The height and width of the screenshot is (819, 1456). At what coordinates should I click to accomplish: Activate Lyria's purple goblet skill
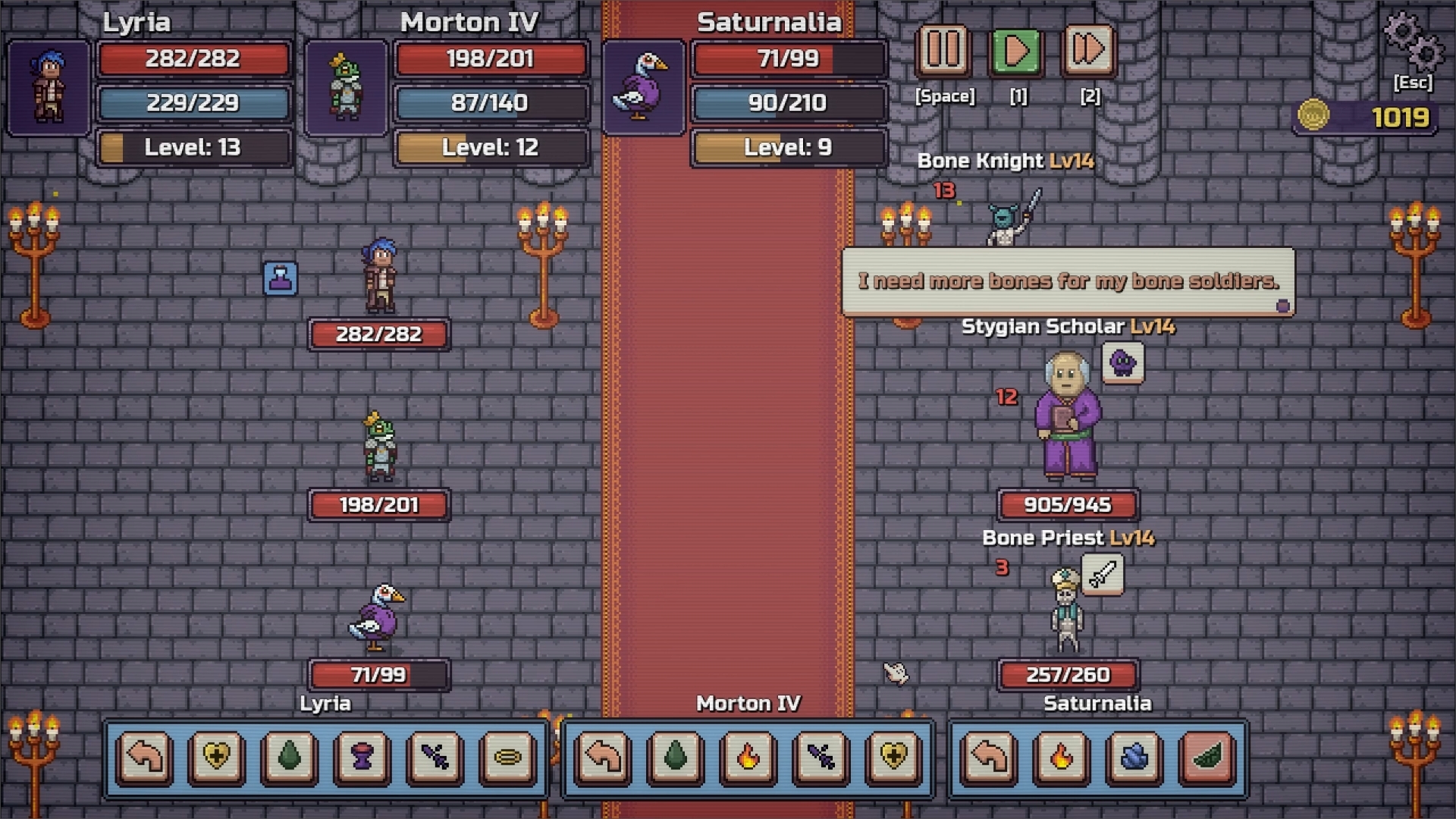[x=362, y=757]
